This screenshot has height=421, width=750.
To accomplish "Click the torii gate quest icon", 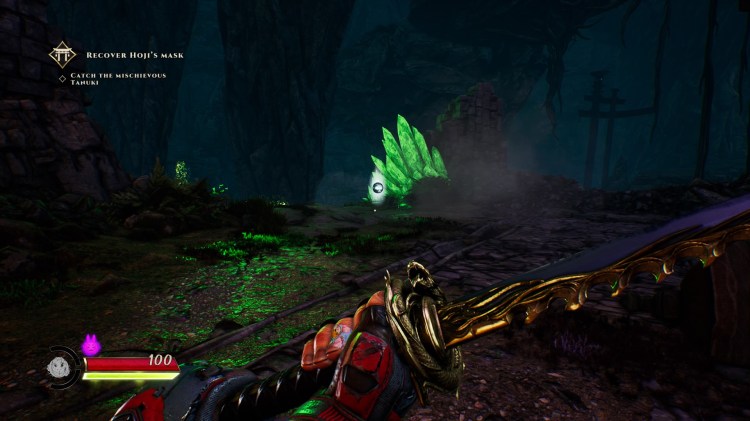I will (x=63, y=54).
